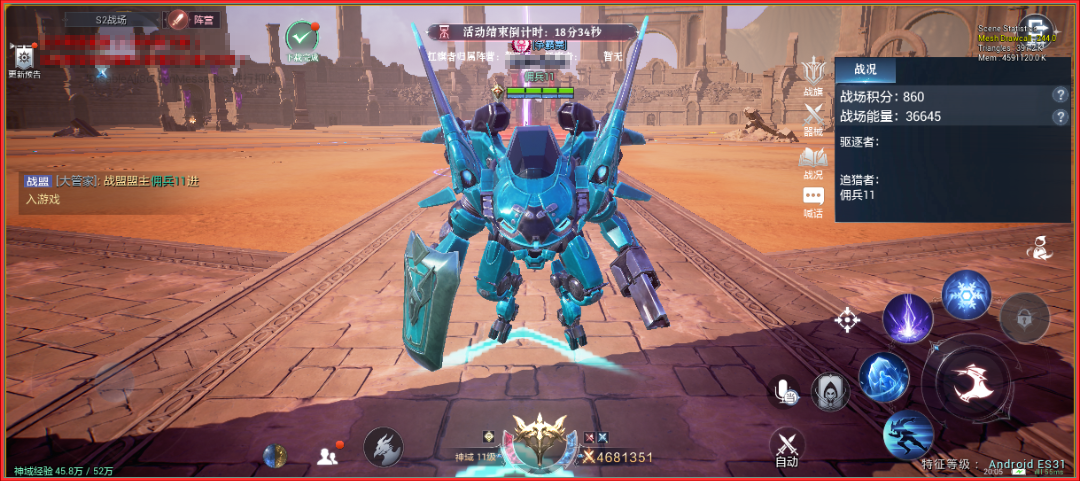
Task: Open the 战族 side menu icon
Action: [813, 77]
